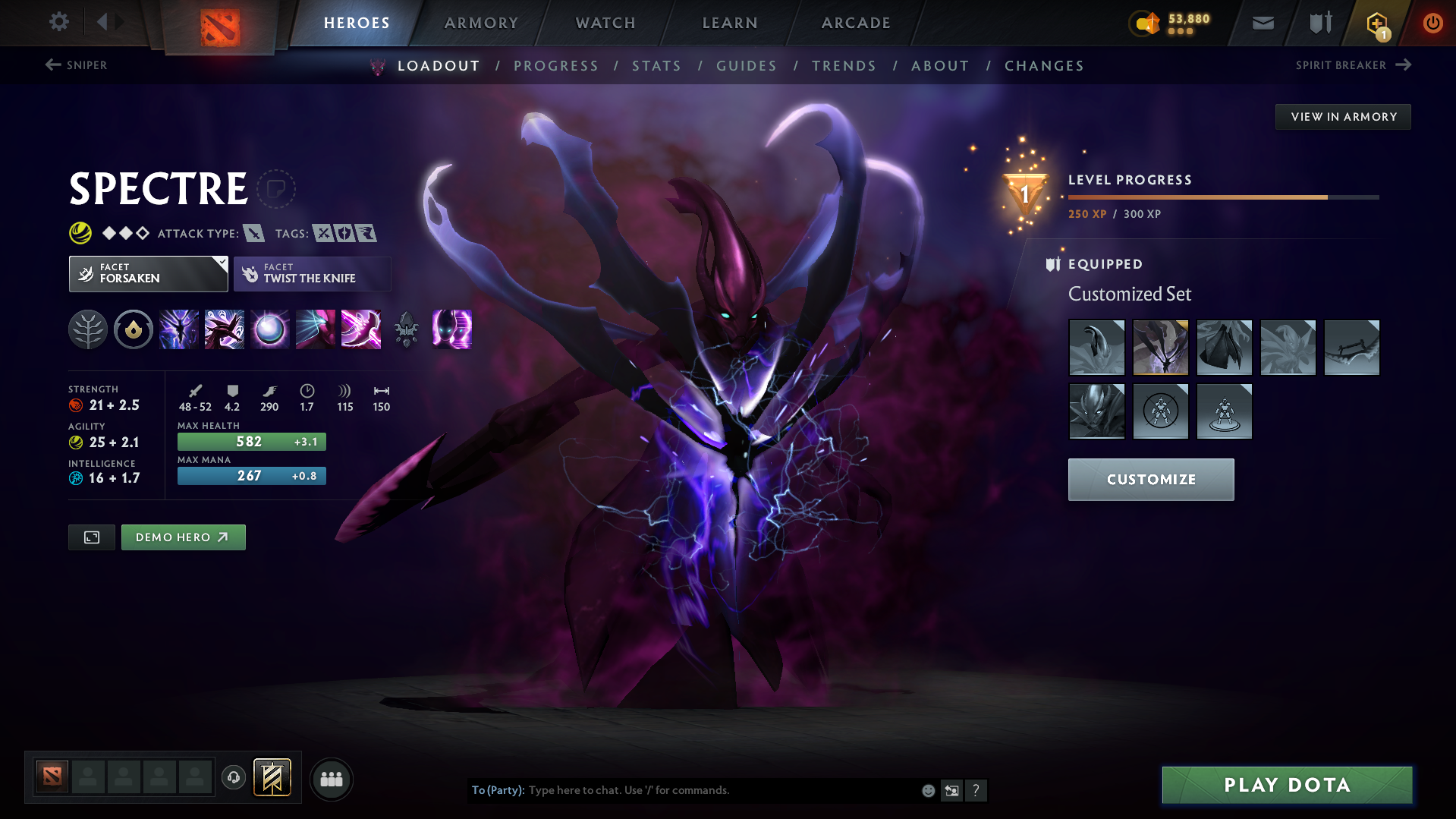The width and height of the screenshot is (1456, 819).
Task: Switch to the Twist The Knife facet
Action: pos(312,273)
